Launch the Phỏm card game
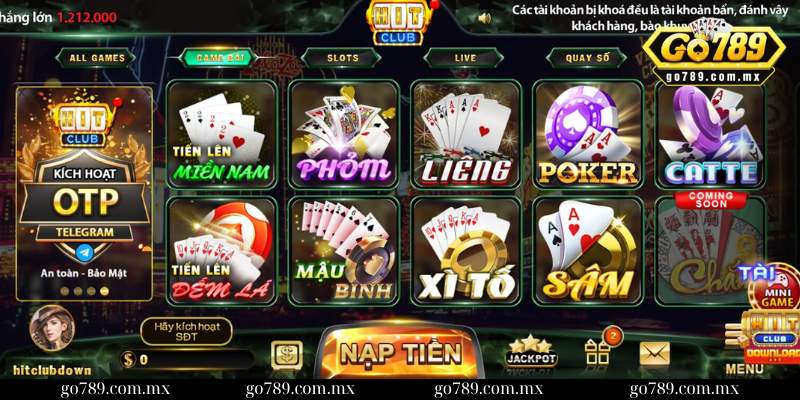Viewport: 800px width, 400px height. [344, 135]
